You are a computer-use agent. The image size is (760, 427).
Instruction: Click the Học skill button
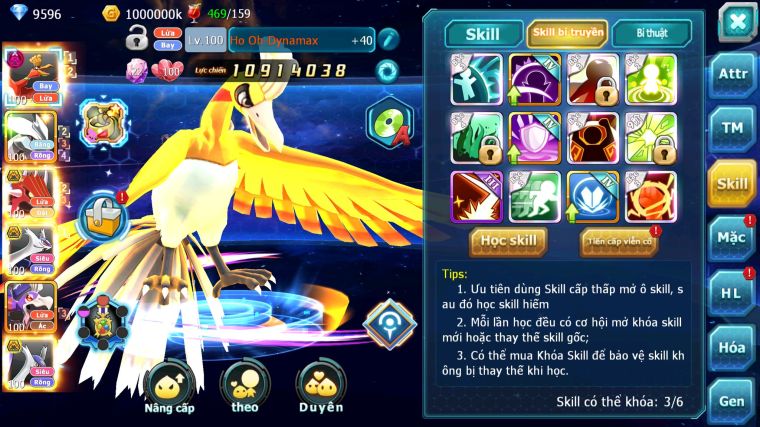tap(509, 240)
